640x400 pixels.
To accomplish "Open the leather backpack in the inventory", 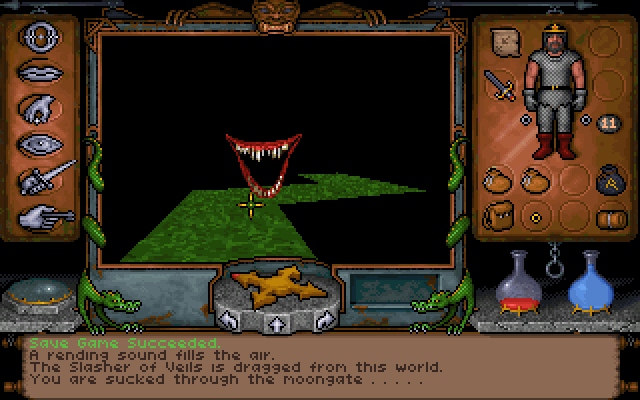I will coord(497,215).
